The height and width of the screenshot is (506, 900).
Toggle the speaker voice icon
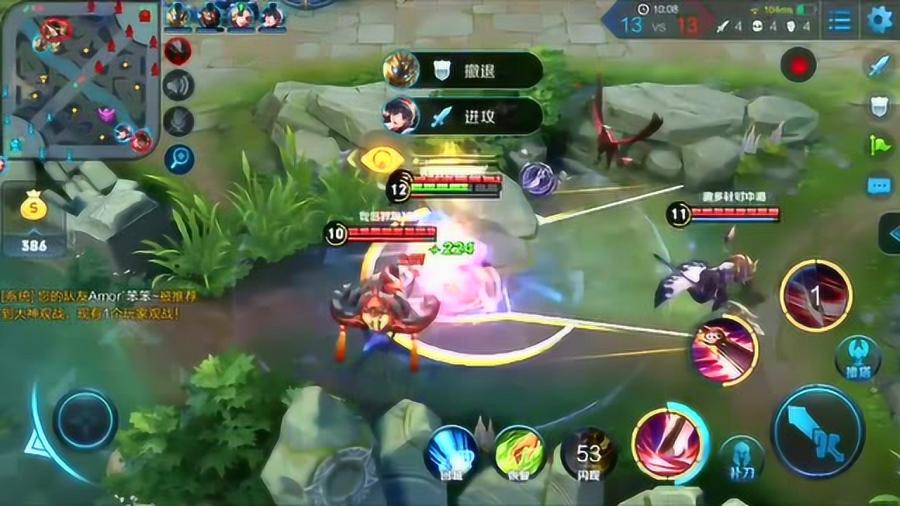(x=178, y=86)
